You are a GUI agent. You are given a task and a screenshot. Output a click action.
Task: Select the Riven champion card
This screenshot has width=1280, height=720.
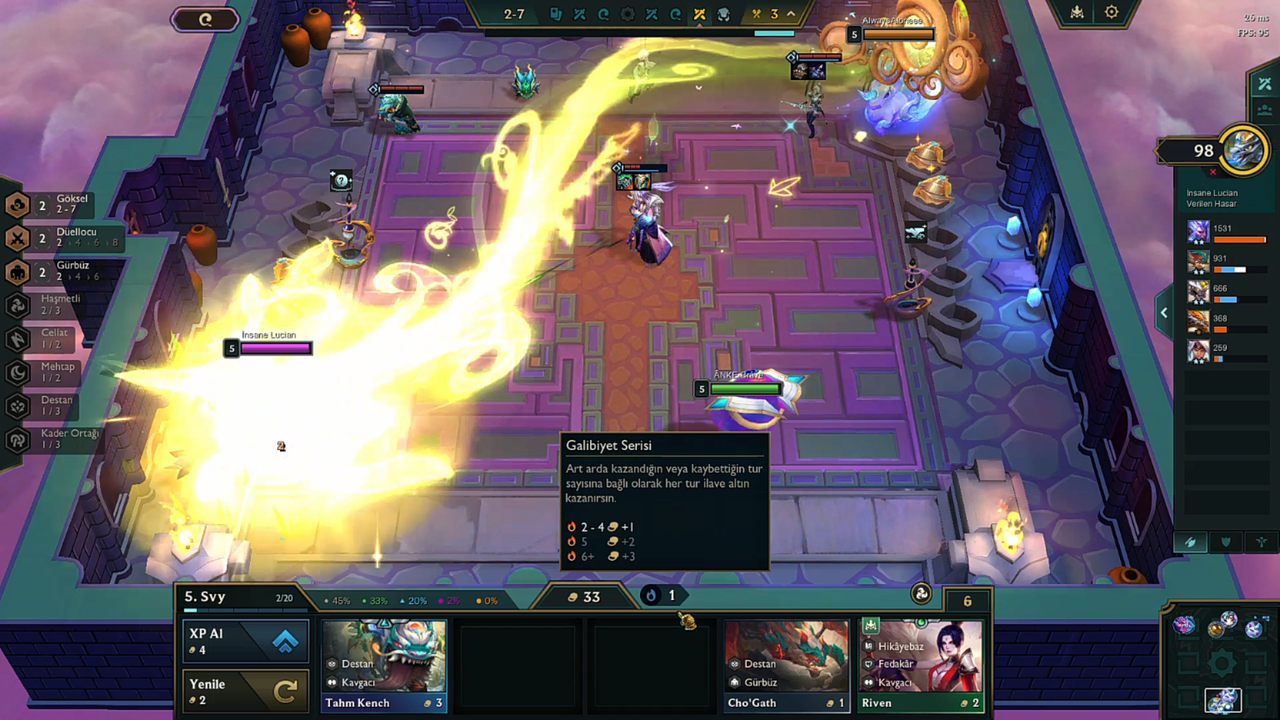(920, 664)
